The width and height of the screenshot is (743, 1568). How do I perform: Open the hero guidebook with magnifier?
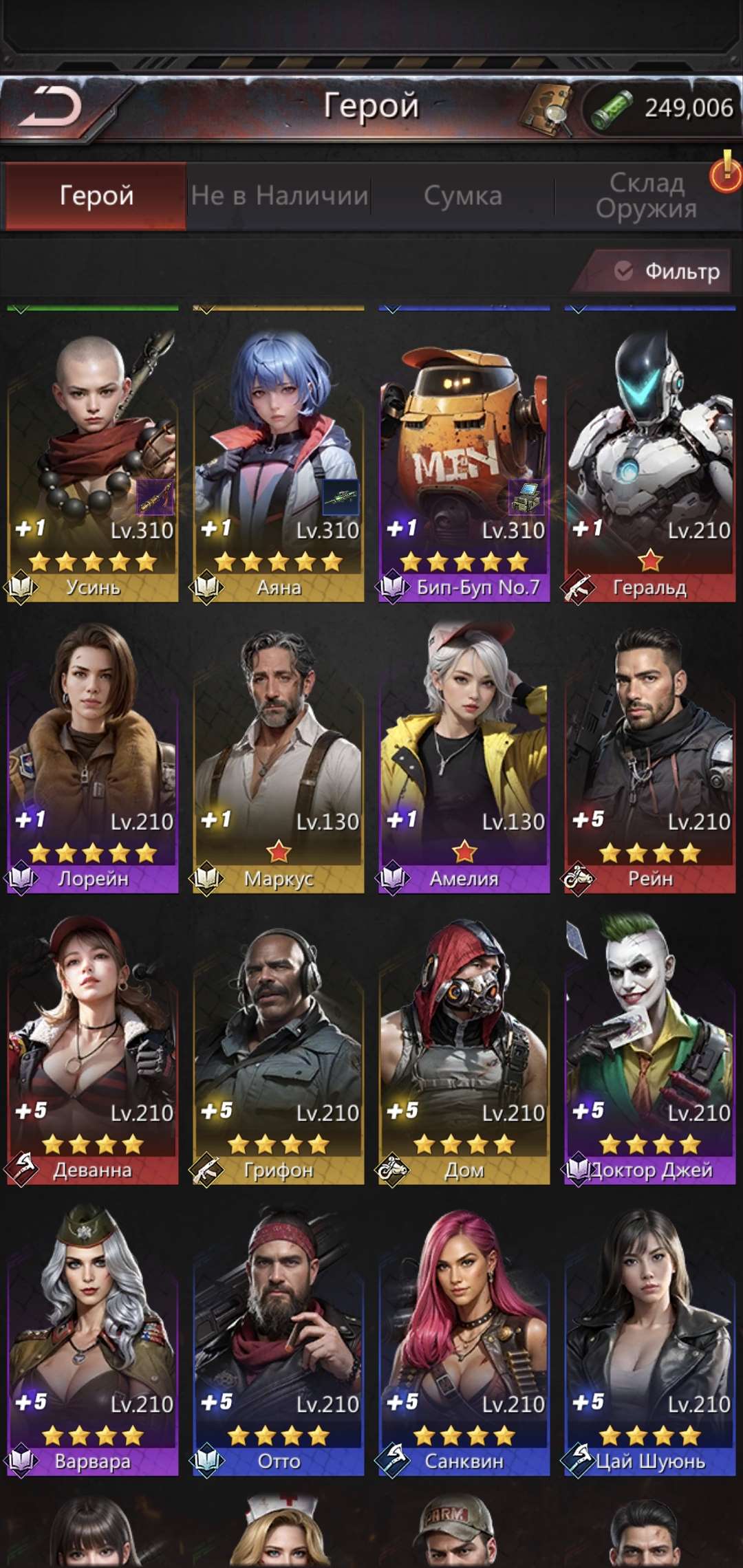(x=547, y=109)
